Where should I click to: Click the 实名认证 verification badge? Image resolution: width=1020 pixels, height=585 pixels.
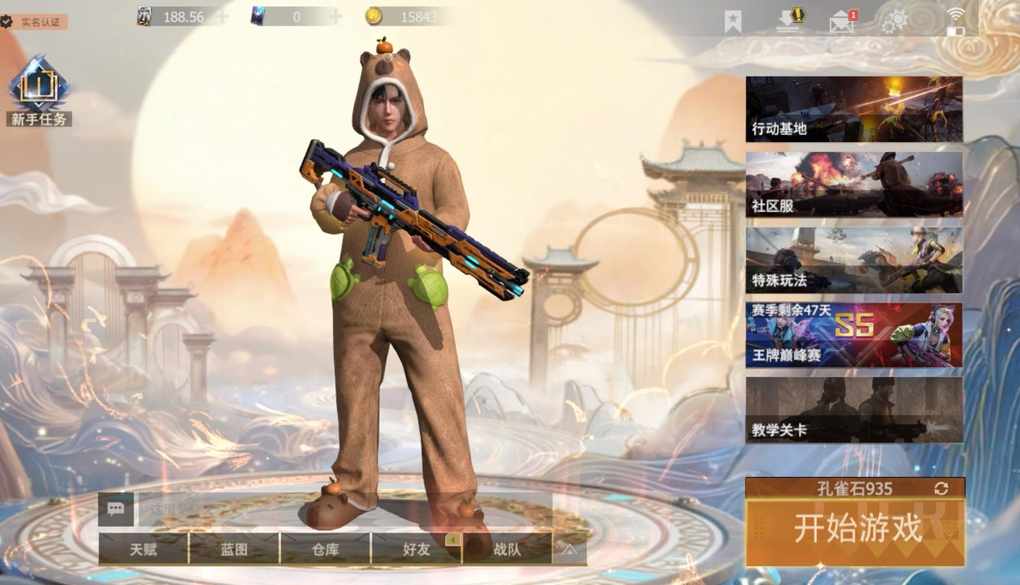[x=35, y=21]
